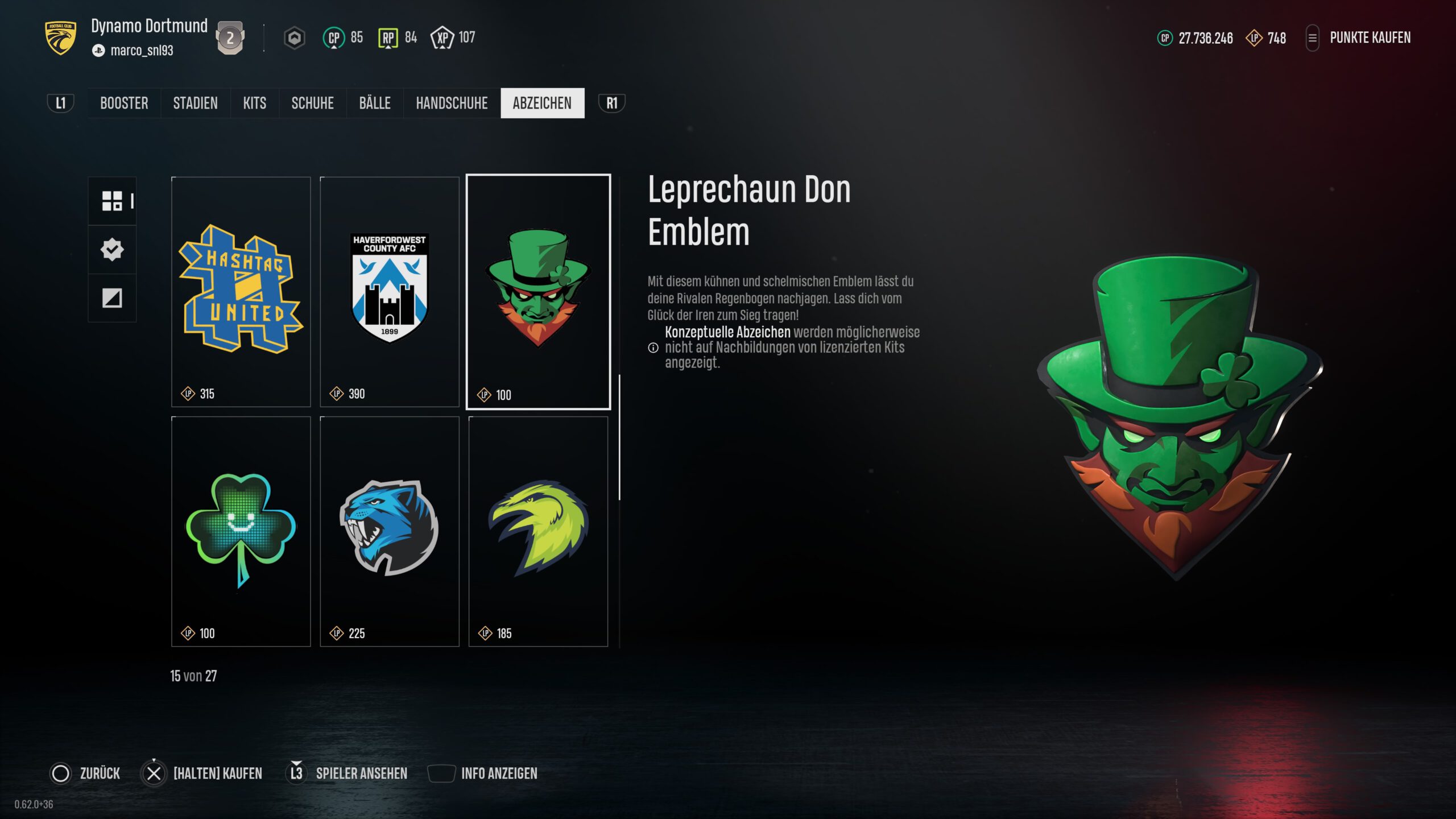
Task: Apply the half-shaded square filter
Action: click(x=112, y=298)
